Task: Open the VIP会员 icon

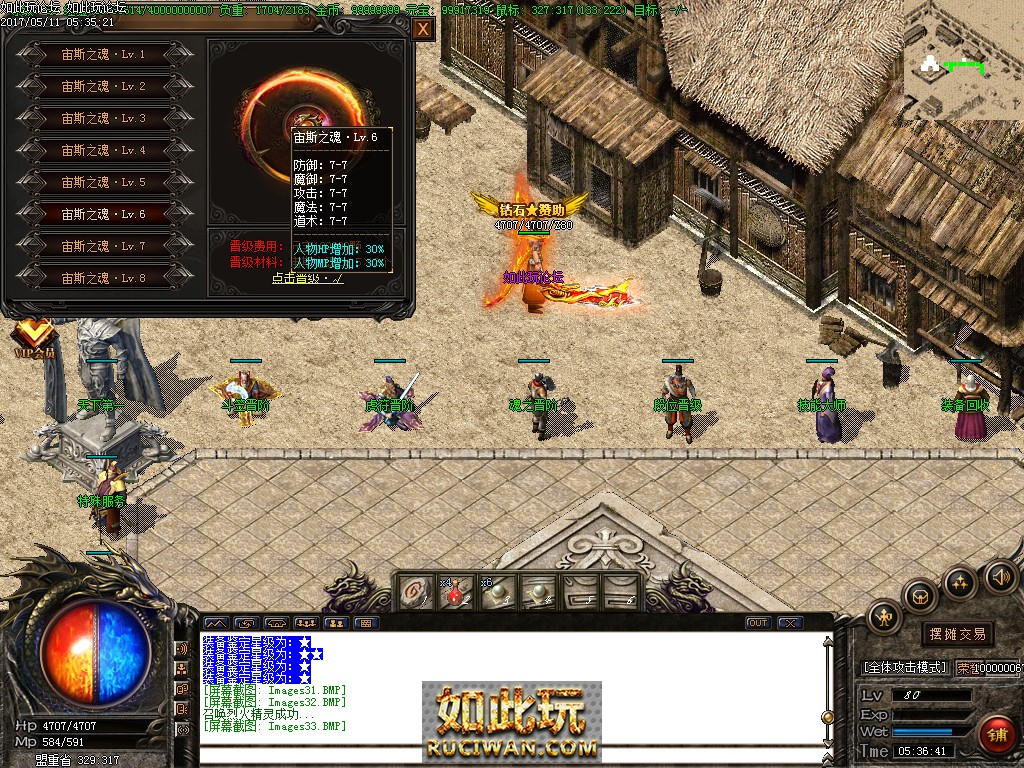Action: tap(34, 338)
